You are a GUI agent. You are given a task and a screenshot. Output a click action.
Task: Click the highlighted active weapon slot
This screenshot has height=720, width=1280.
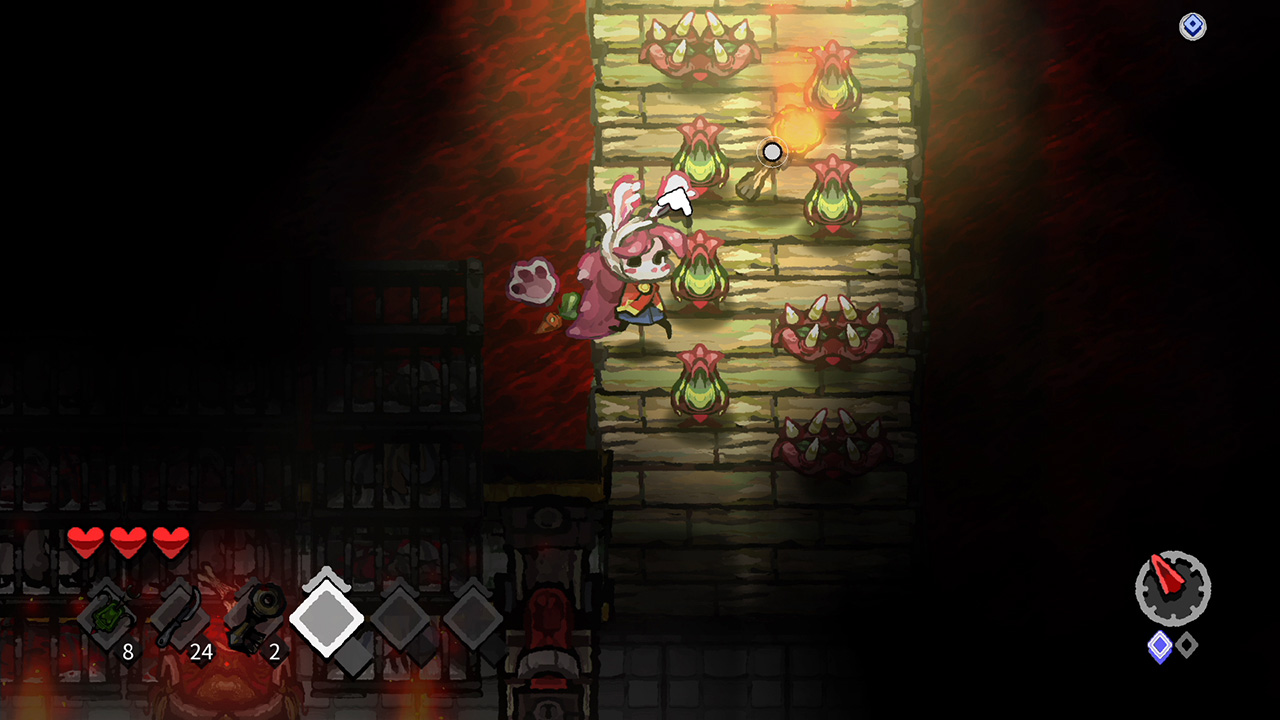point(326,617)
